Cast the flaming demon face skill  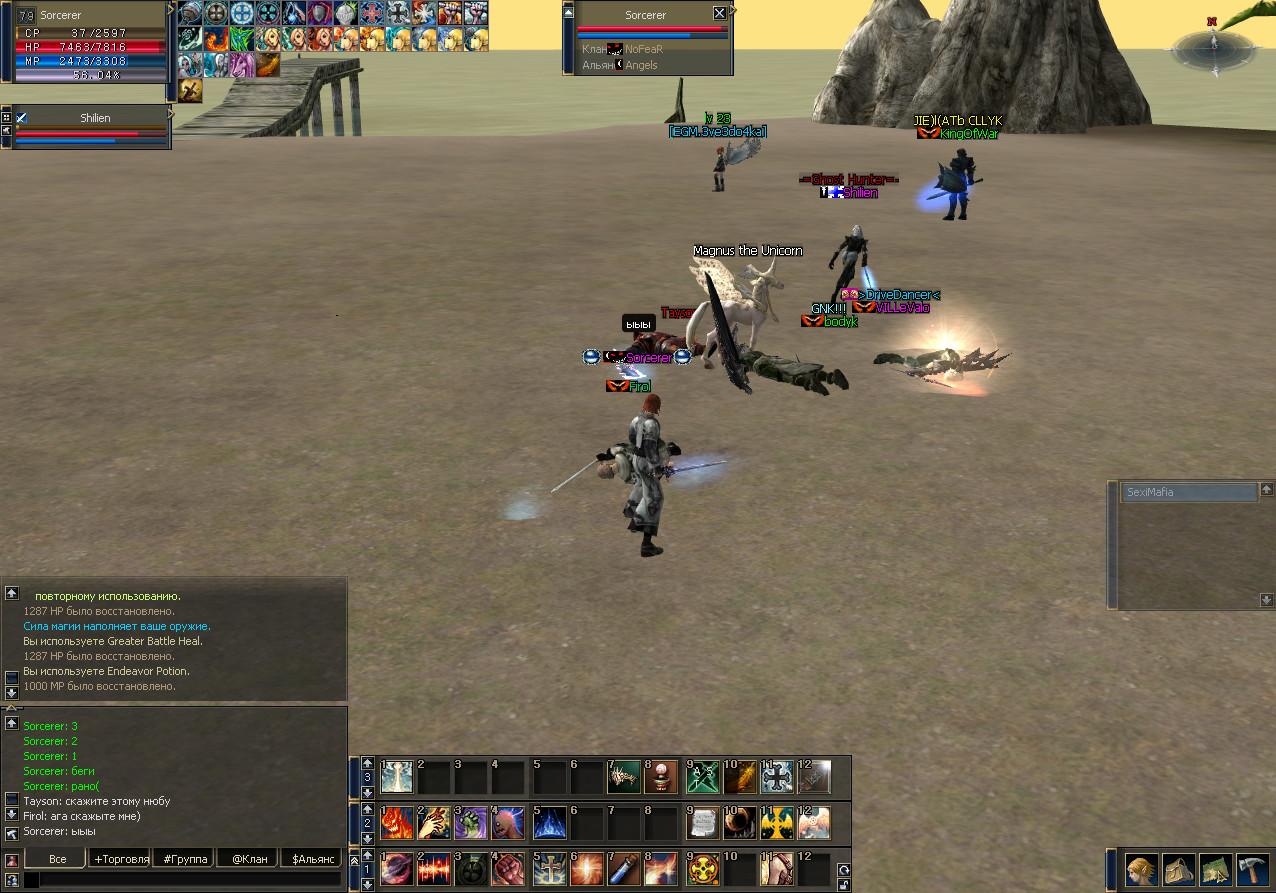pos(397,823)
